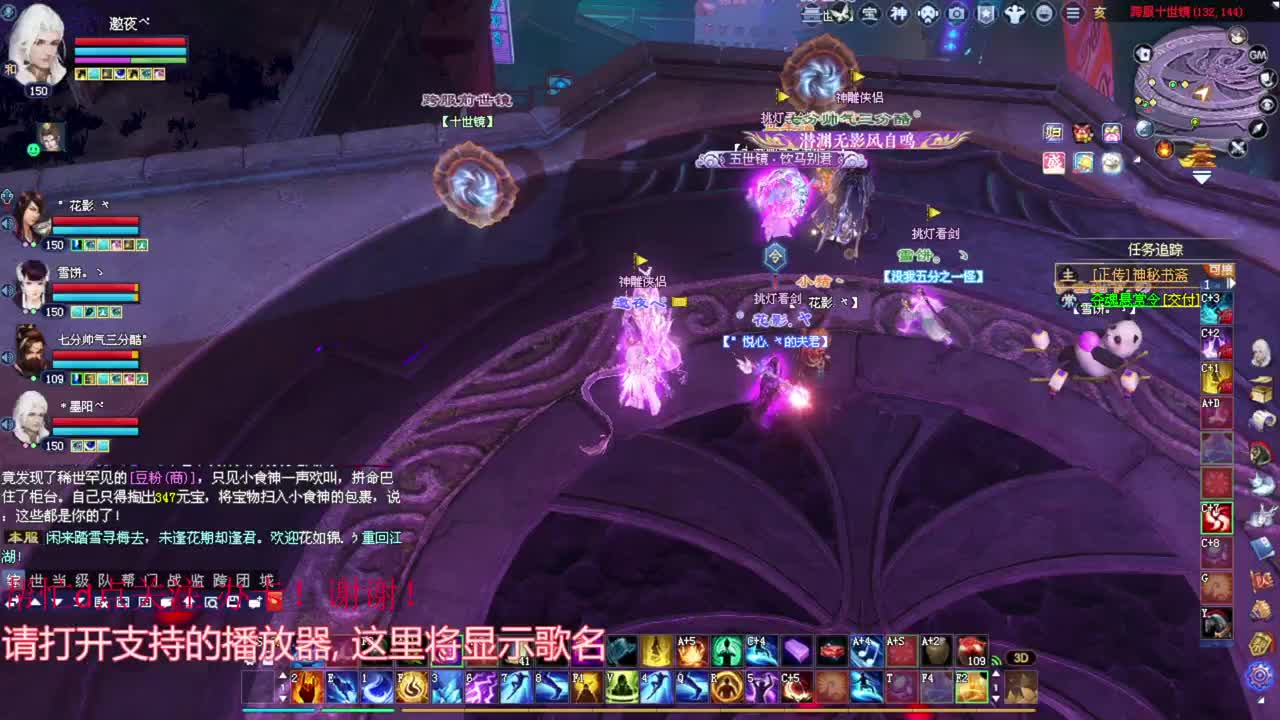Open the 神 icon on the top toolbar

click(898, 12)
